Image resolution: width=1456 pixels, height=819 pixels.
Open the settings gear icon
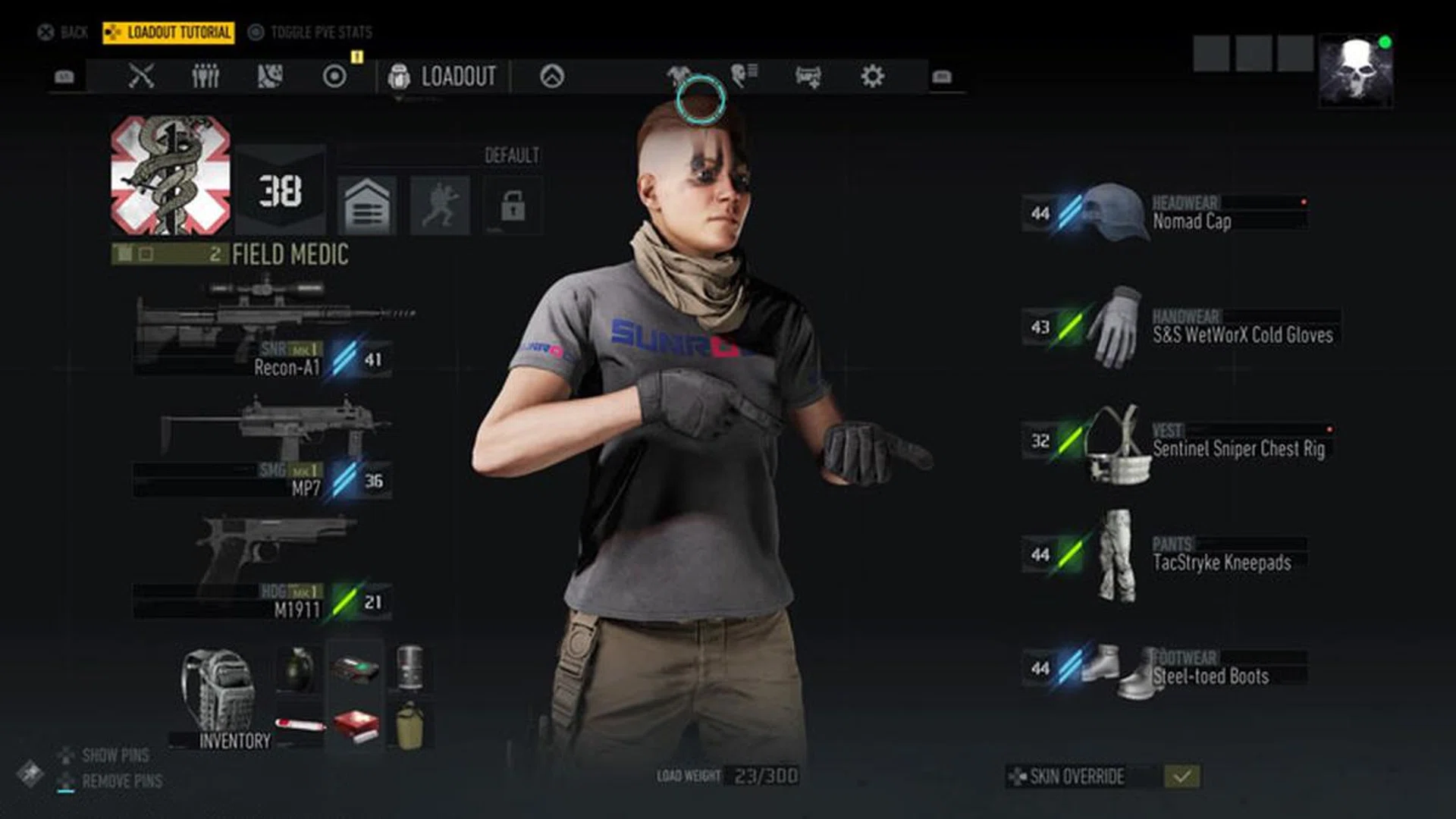pyautogui.click(x=872, y=76)
